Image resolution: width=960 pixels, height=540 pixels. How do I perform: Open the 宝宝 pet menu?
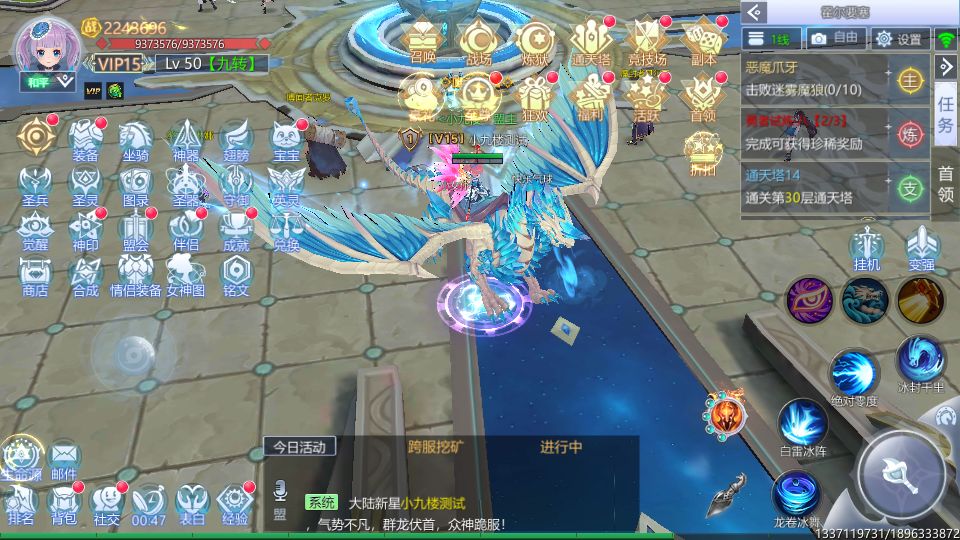tap(287, 138)
